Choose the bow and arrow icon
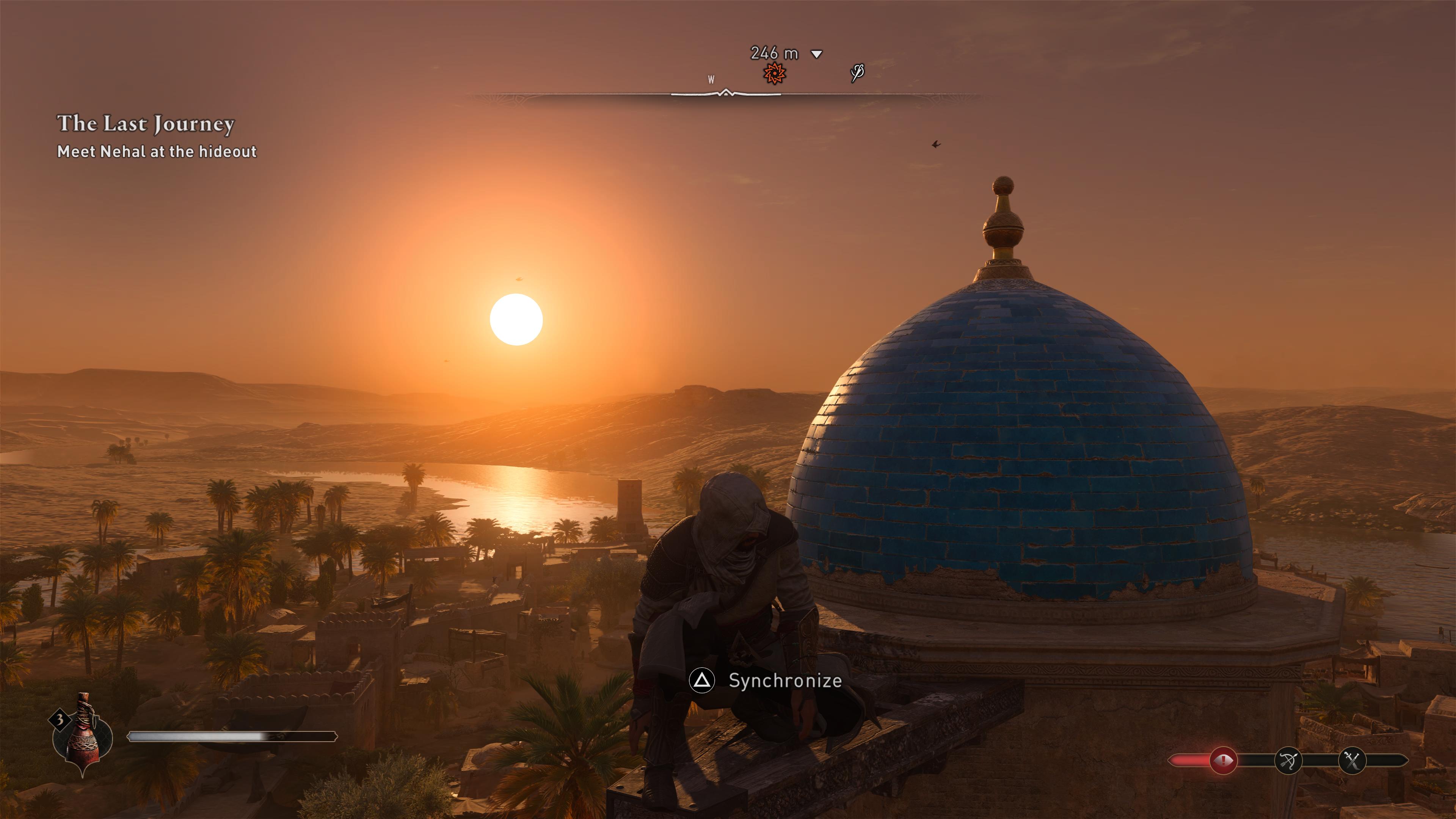The width and height of the screenshot is (1456, 819). coord(1288,761)
